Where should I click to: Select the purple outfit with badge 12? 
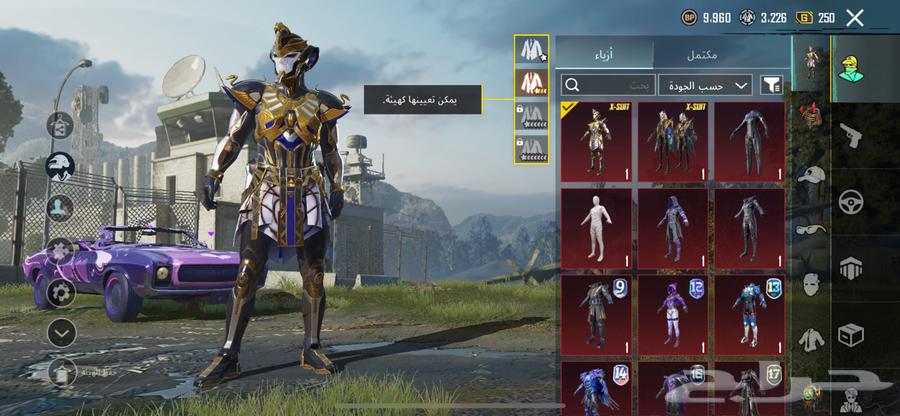(673, 313)
